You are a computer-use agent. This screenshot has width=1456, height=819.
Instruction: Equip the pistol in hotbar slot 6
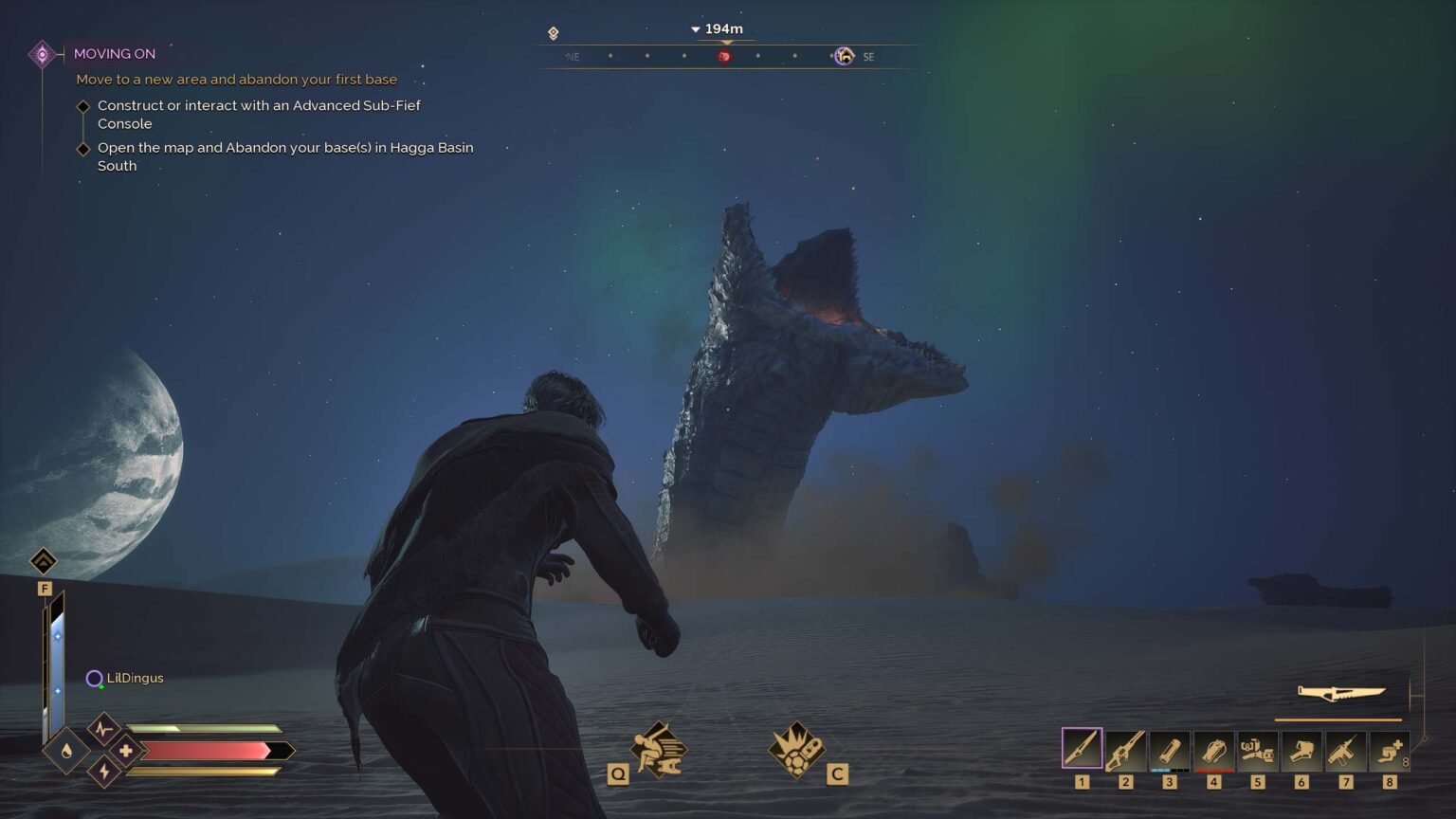tap(1302, 751)
